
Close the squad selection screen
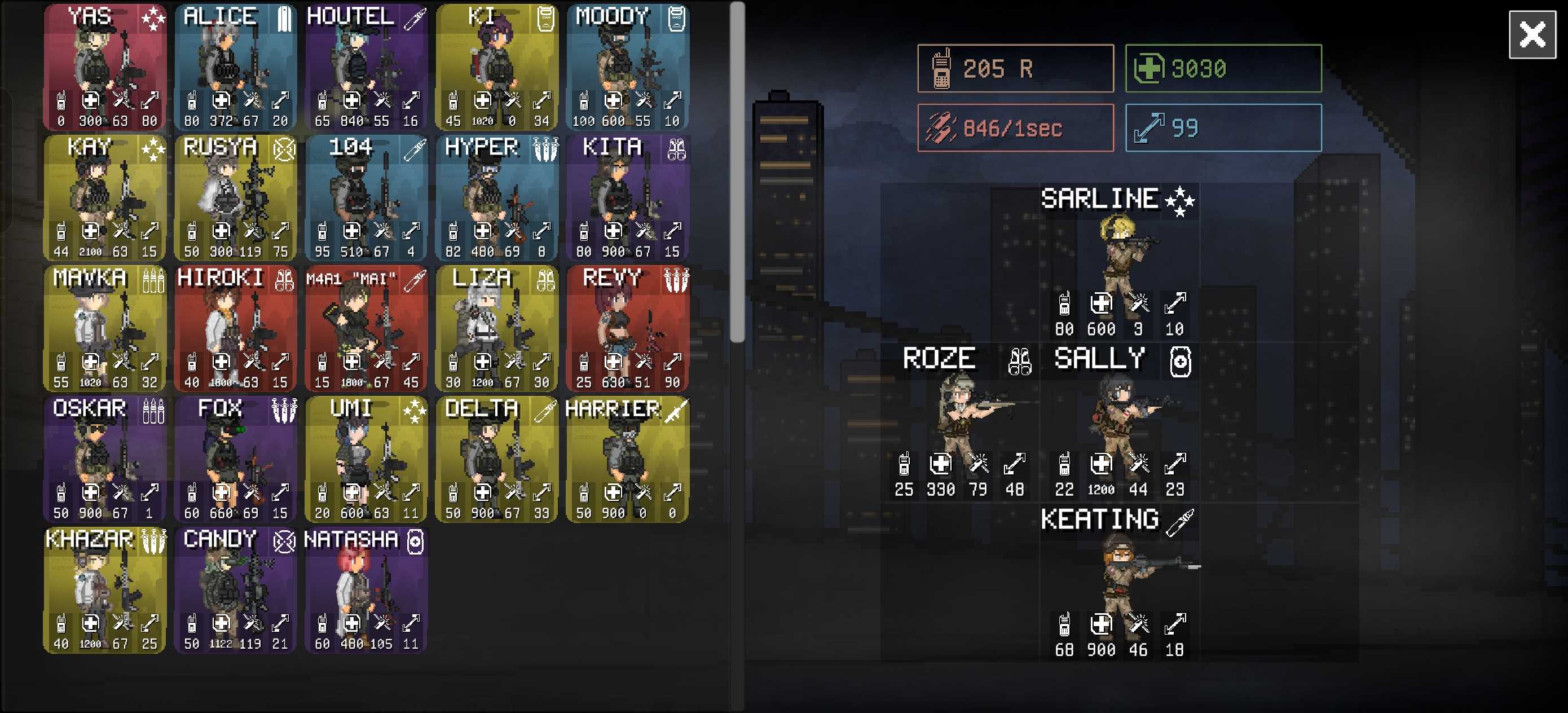click(1531, 34)
